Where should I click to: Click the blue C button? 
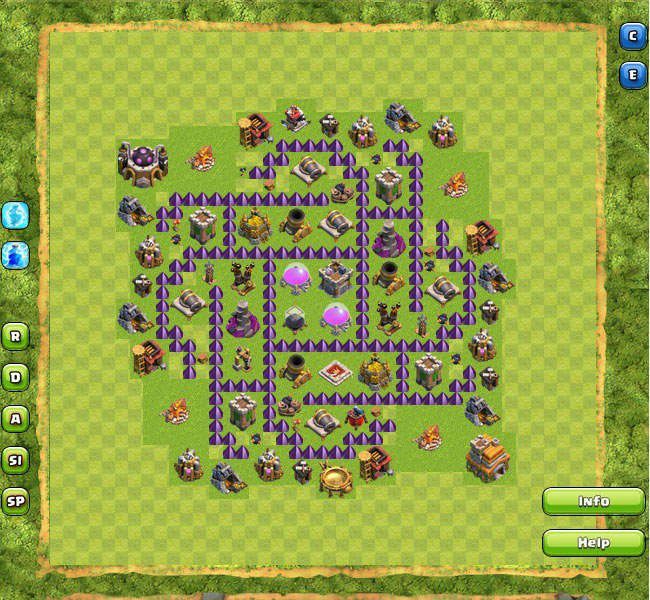point(632,37)
